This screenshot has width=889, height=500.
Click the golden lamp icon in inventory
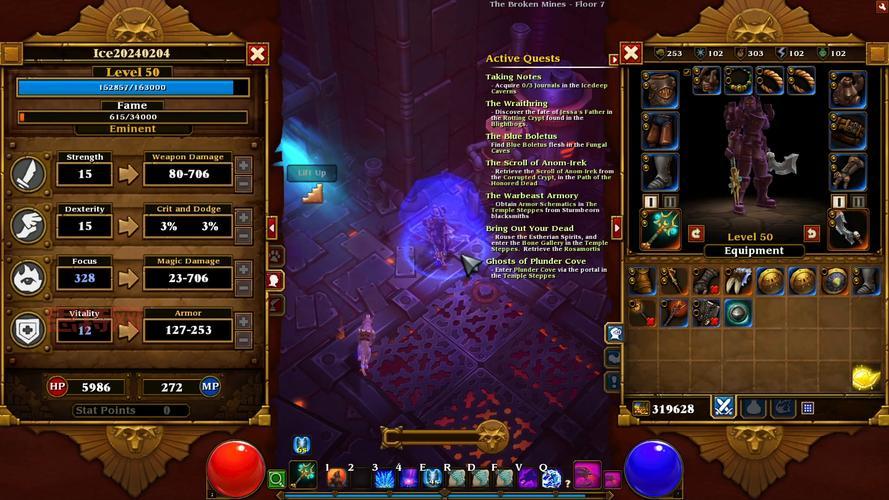pyautogui.click(x=864, y=376)
